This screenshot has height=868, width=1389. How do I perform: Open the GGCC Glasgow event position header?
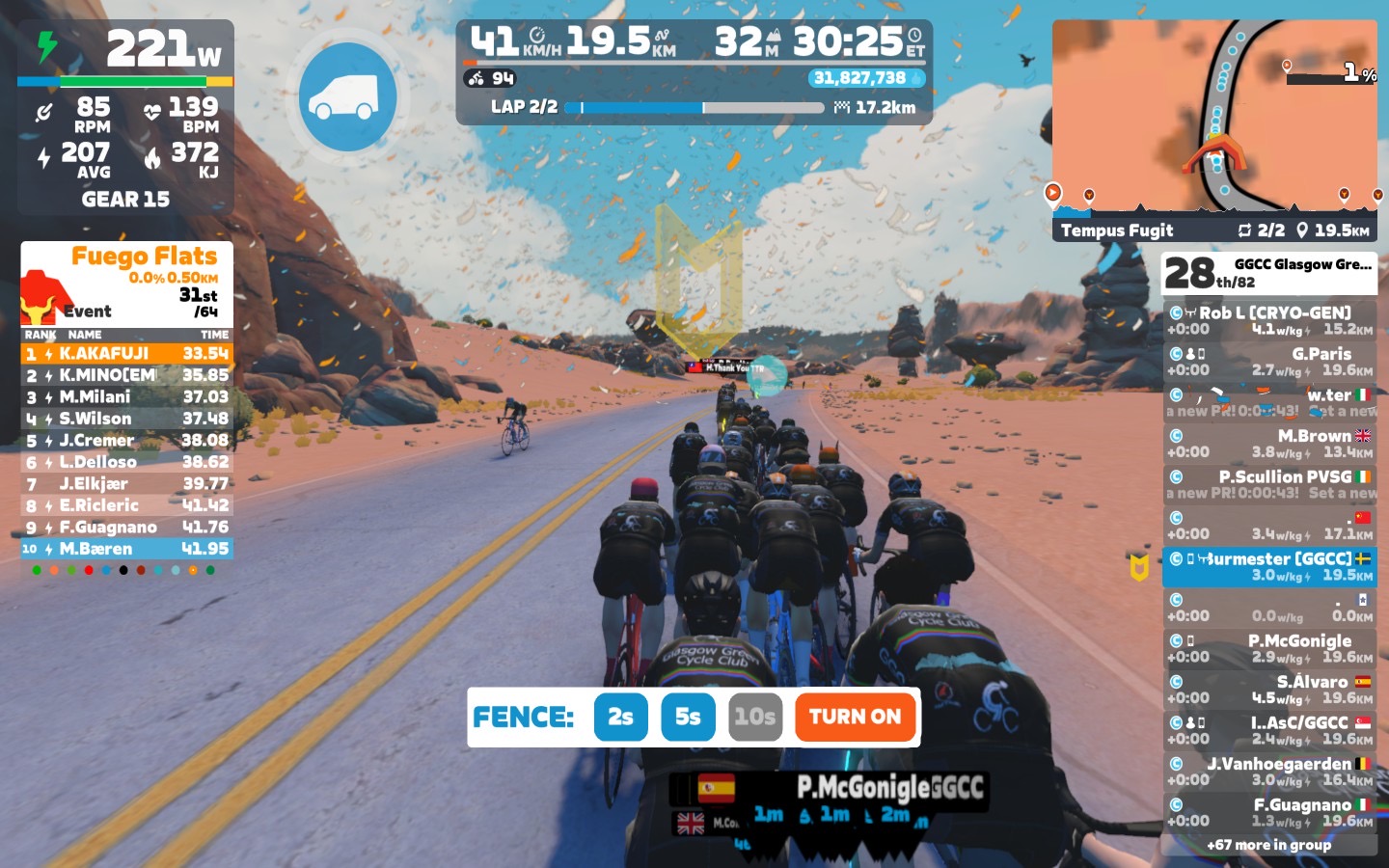(1269, 274)
